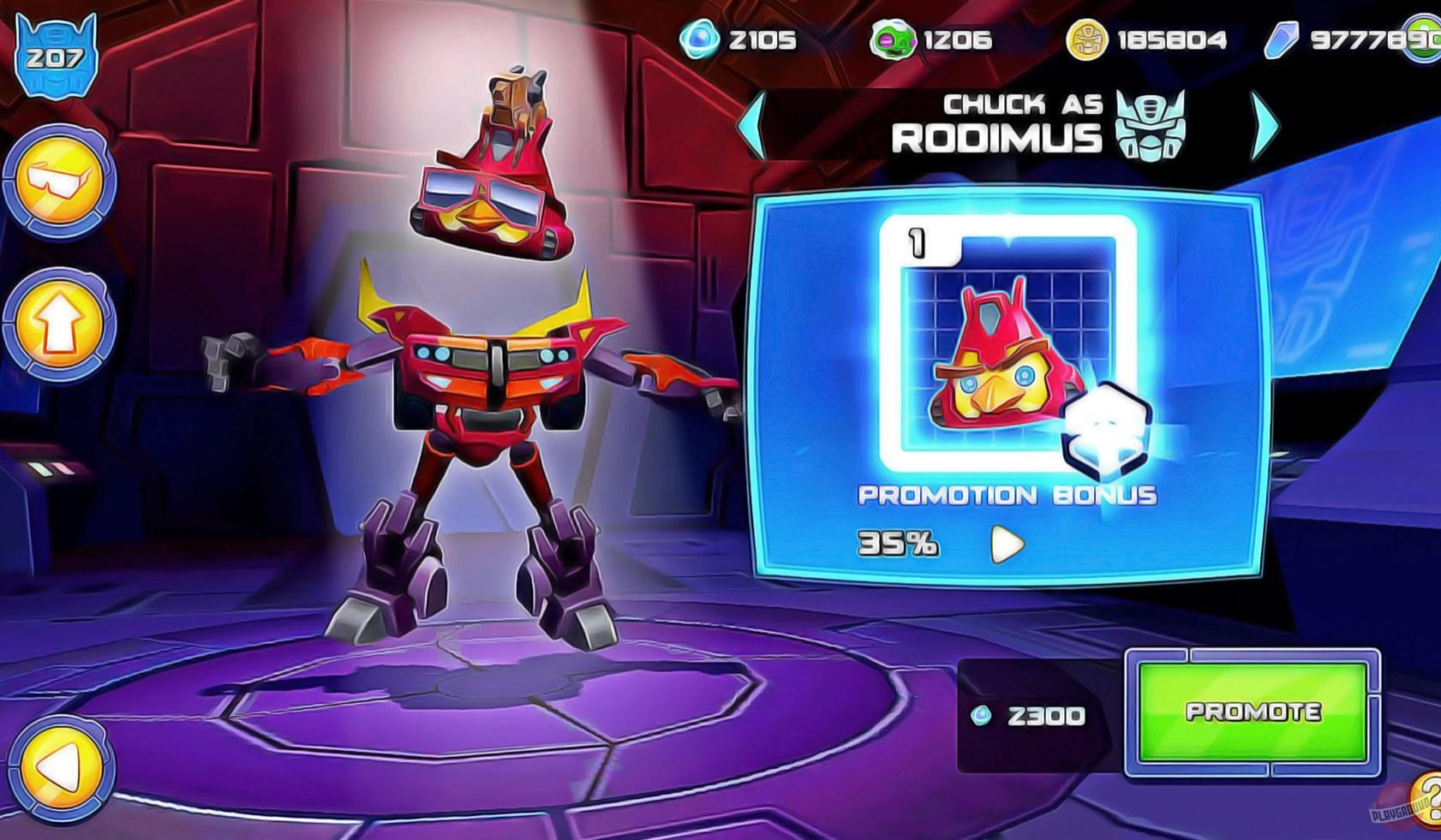Tap the green pig currency icon
The image size is (1441, 840).
click(891, 37)
